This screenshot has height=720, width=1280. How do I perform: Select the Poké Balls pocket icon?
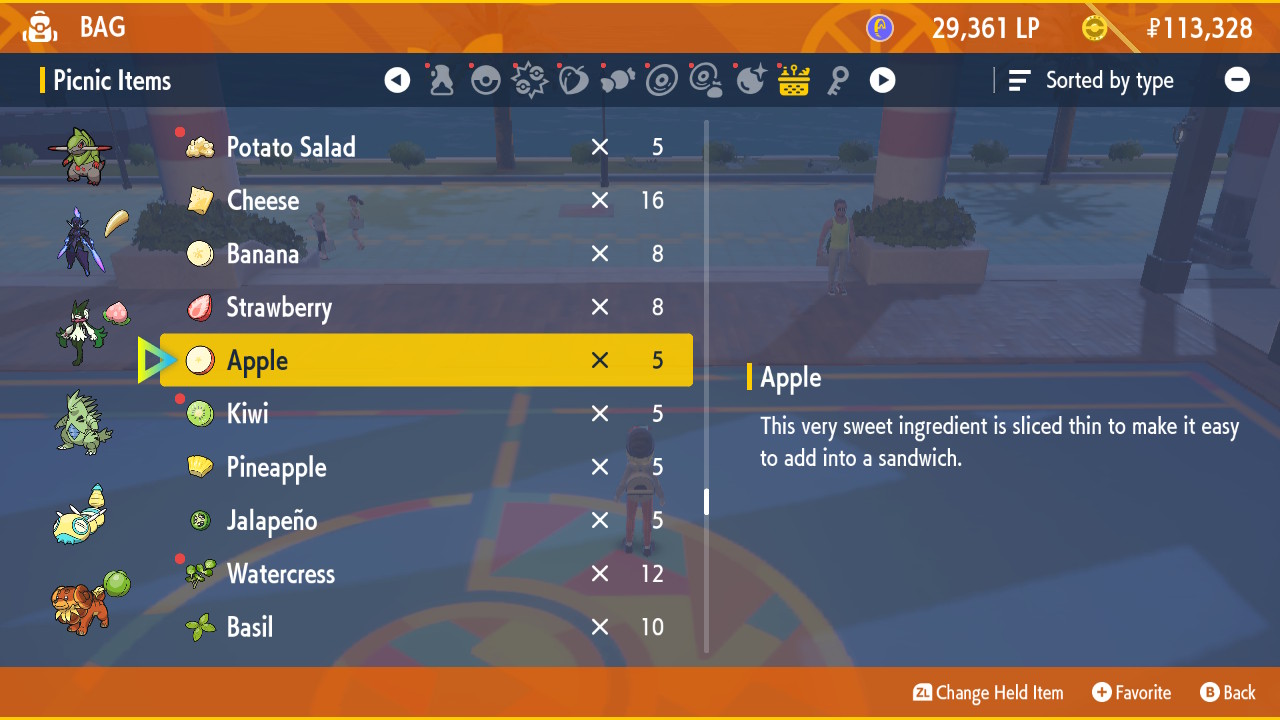click(486, 80)
